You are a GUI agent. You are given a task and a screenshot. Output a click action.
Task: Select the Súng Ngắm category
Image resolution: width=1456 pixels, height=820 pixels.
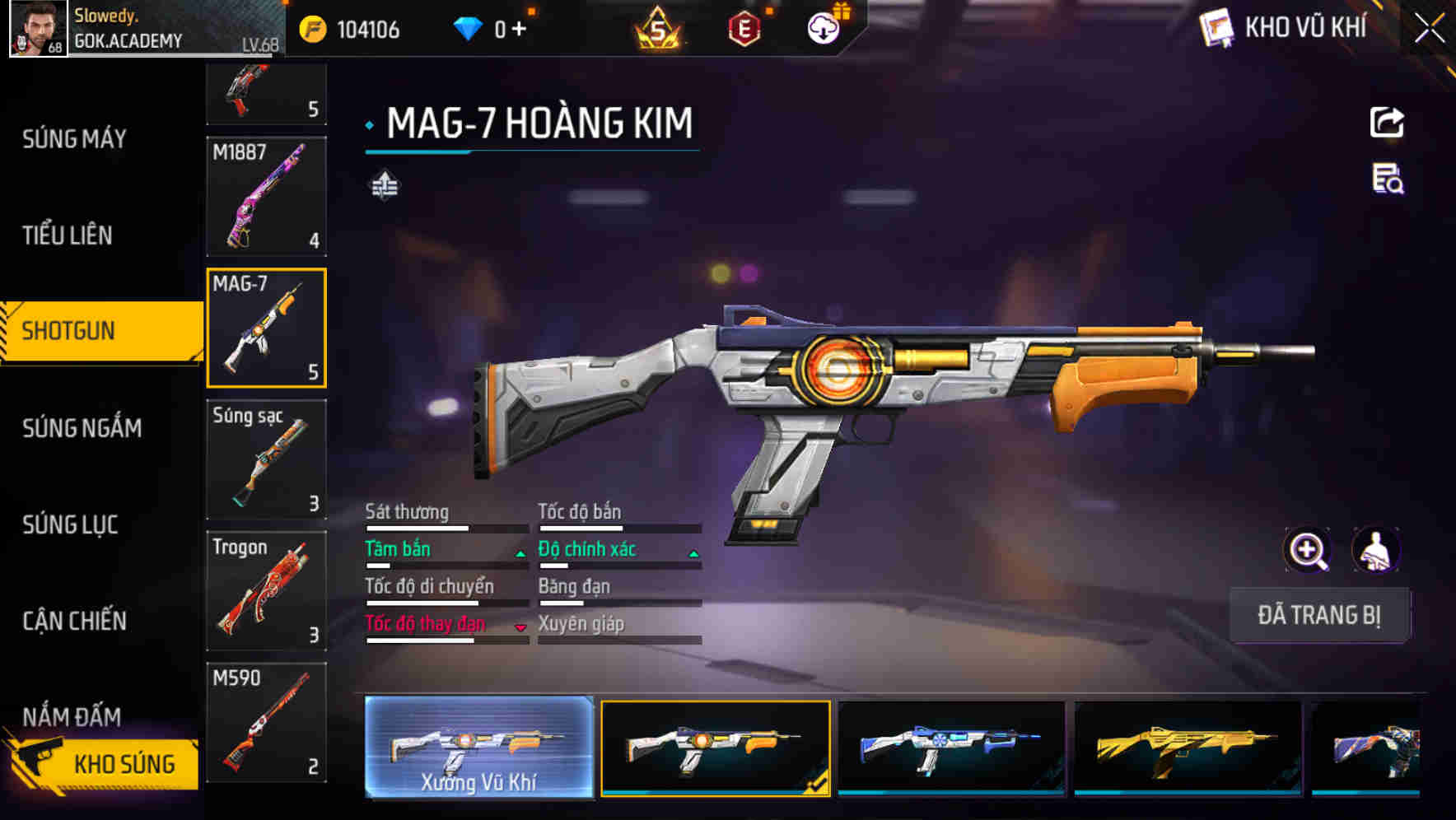82,428
